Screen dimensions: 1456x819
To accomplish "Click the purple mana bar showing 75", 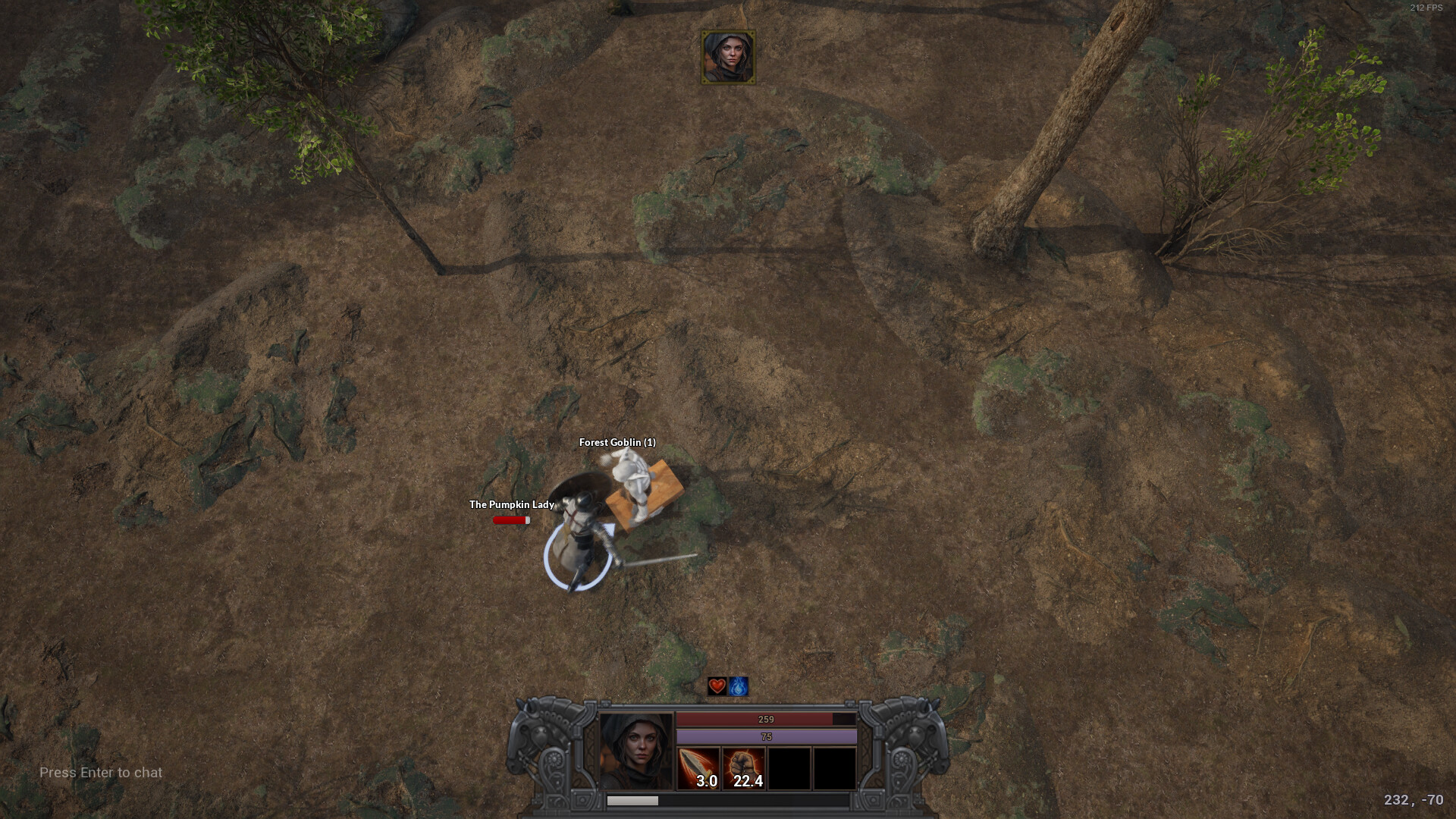I will click(767, 737).
